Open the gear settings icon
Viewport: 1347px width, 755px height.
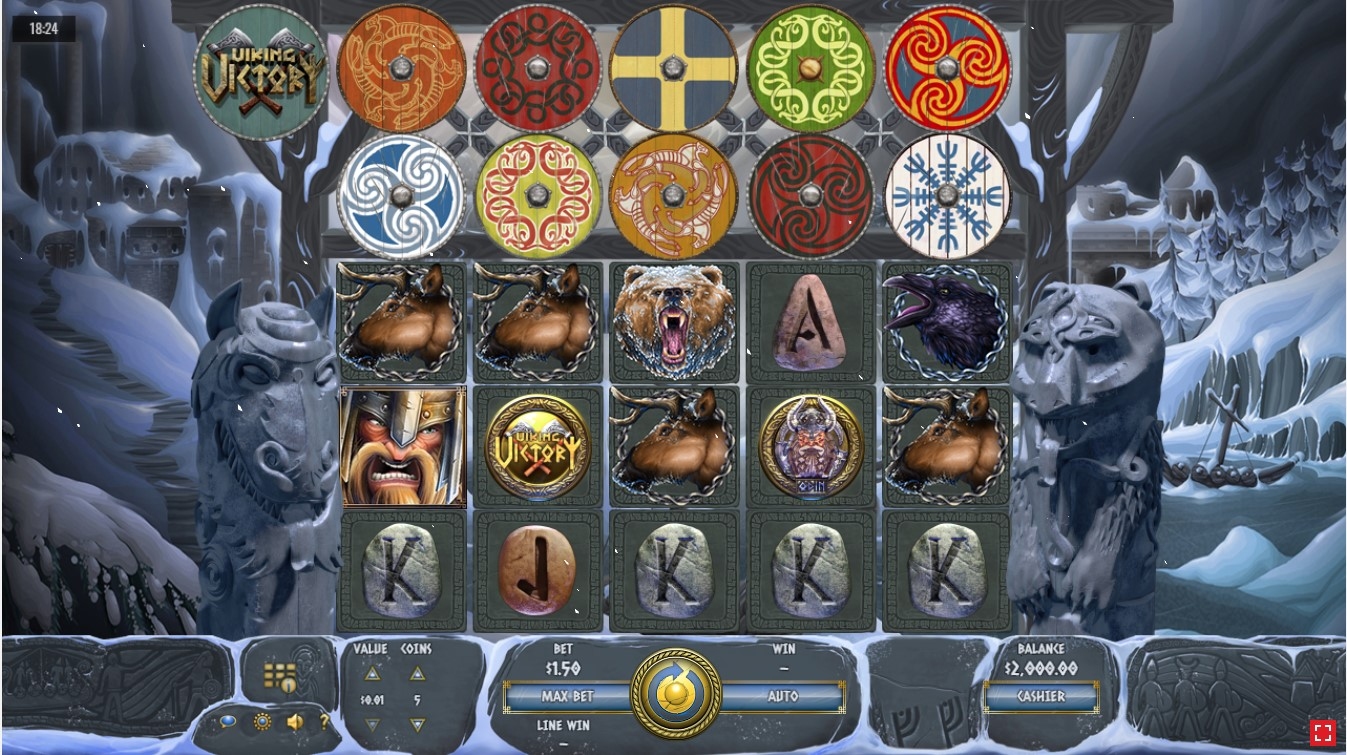(x=262, y=721)
